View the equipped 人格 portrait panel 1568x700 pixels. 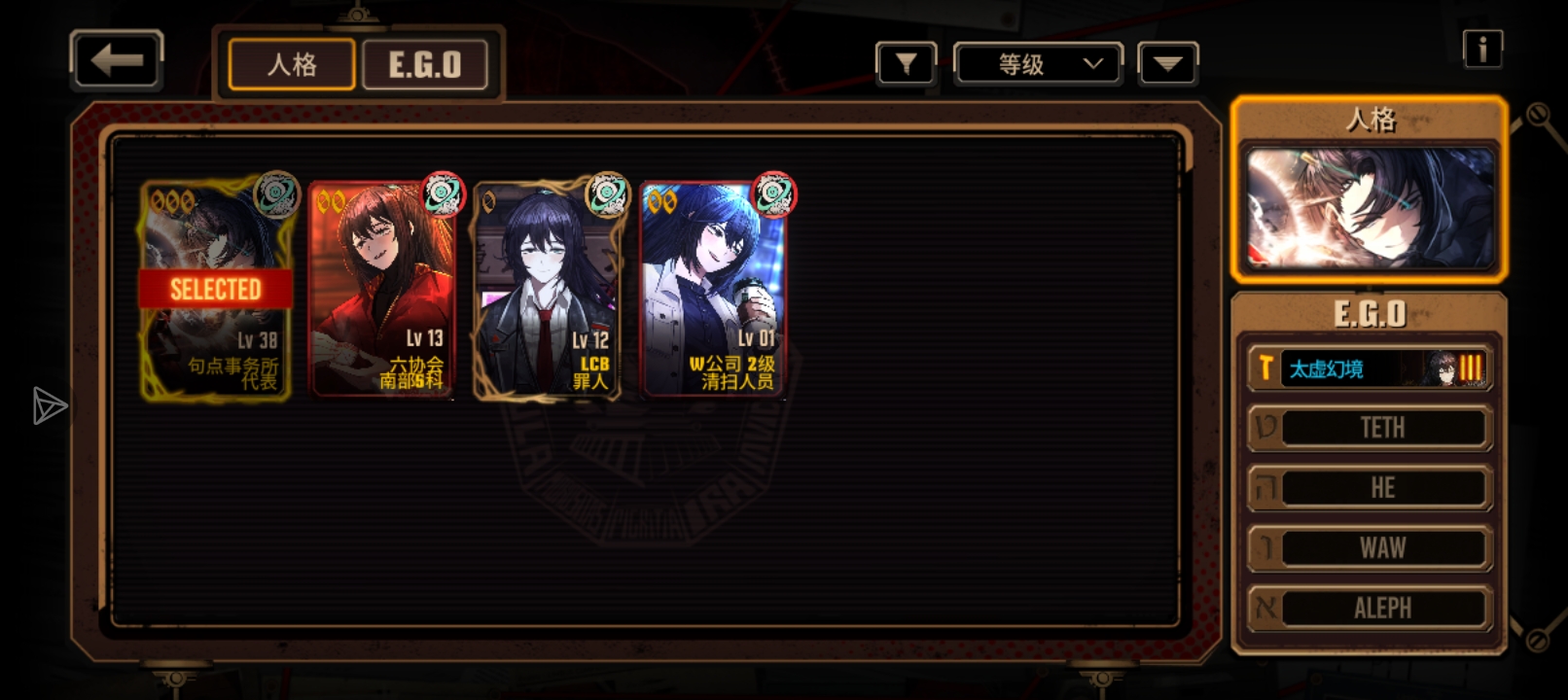(1370, 208)
